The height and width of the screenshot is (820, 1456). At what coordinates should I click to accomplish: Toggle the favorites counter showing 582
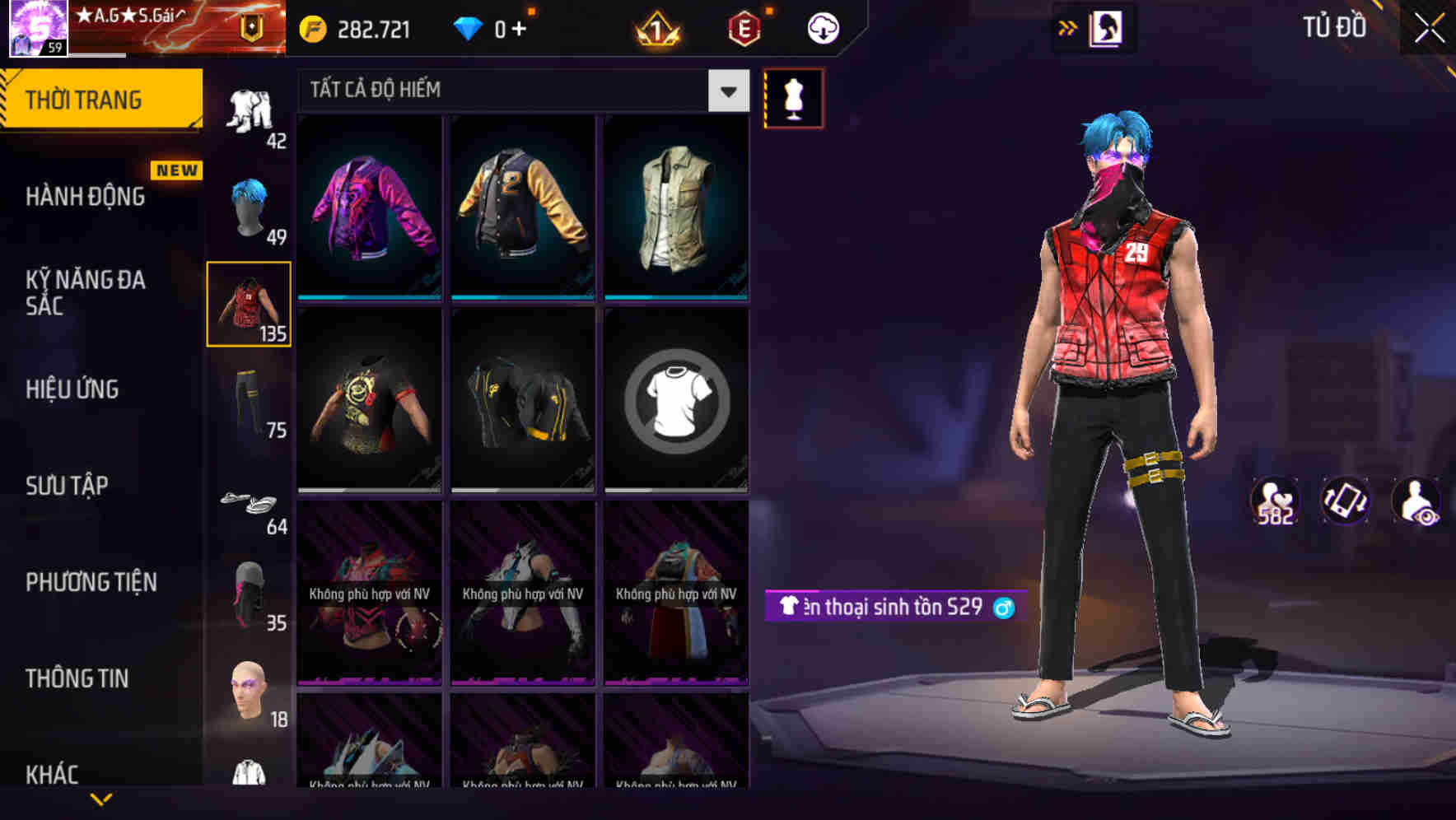(1273, 502)
